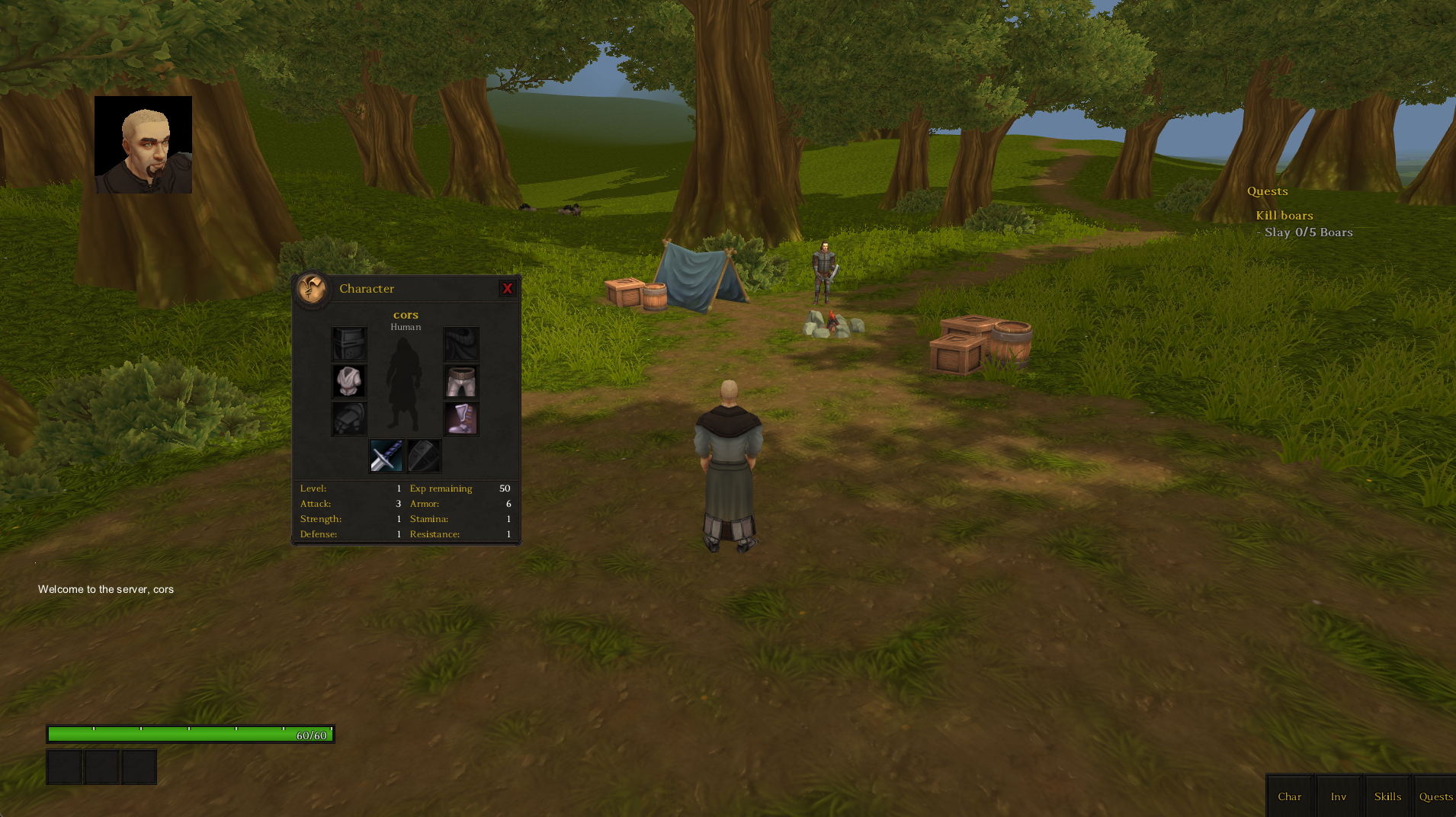This screenshot has height=817, width=1456.
Task: Click the empty shield equipment slot
Action: [424, 456]
